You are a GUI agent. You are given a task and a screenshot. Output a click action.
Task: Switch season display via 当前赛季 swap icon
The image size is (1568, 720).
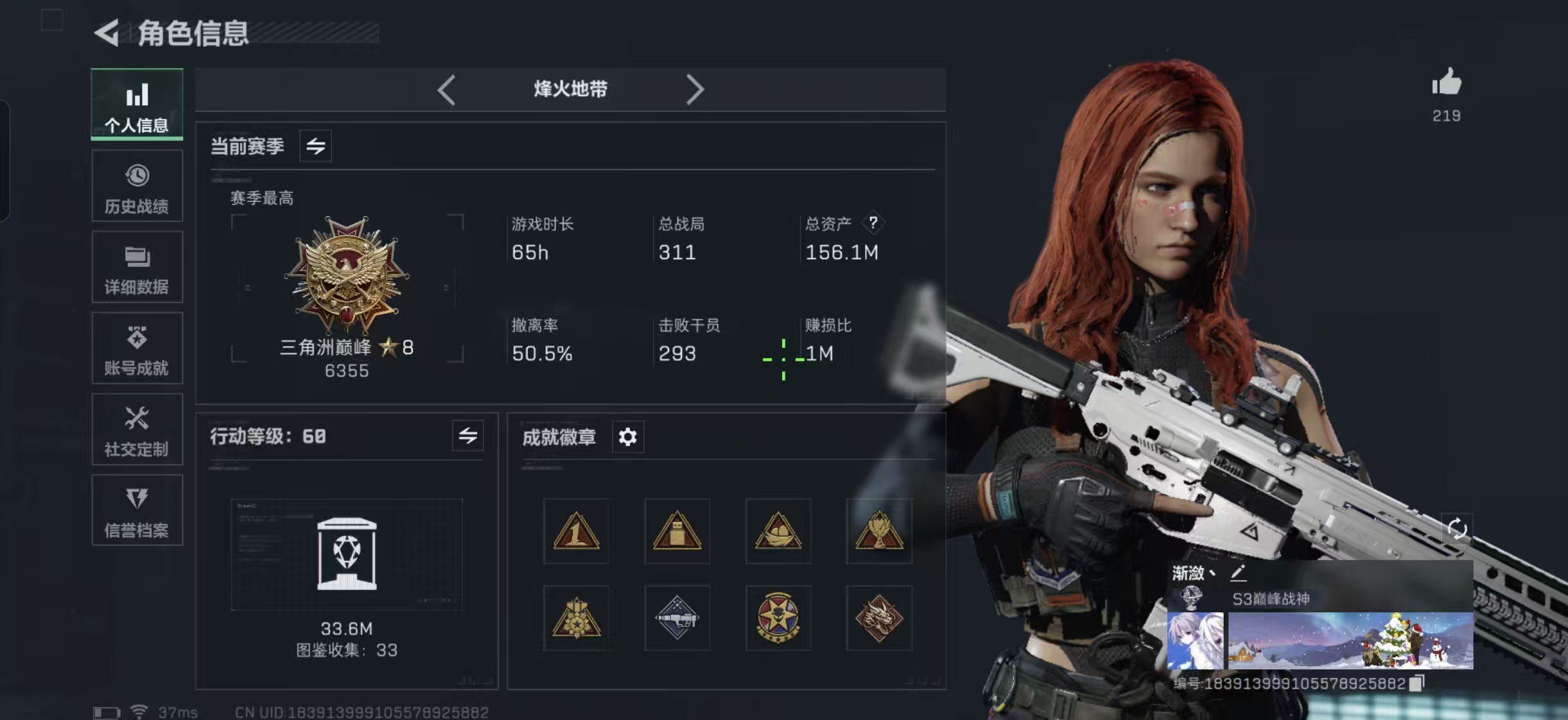315,146
